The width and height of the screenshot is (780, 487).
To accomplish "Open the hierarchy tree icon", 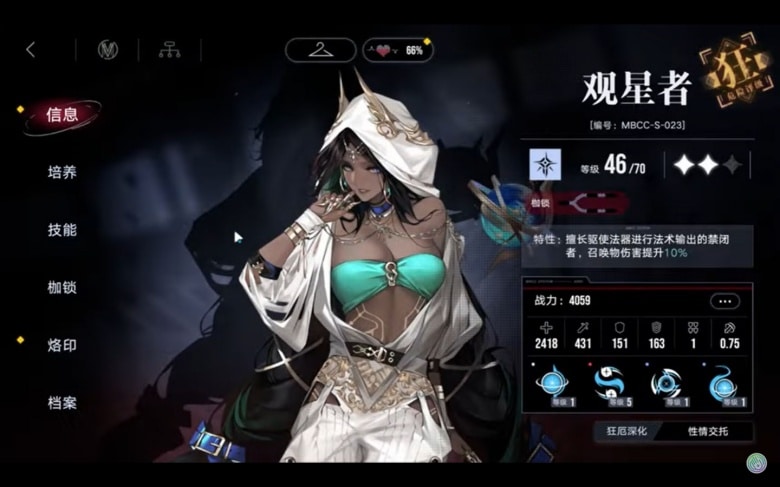I will 169,50.
